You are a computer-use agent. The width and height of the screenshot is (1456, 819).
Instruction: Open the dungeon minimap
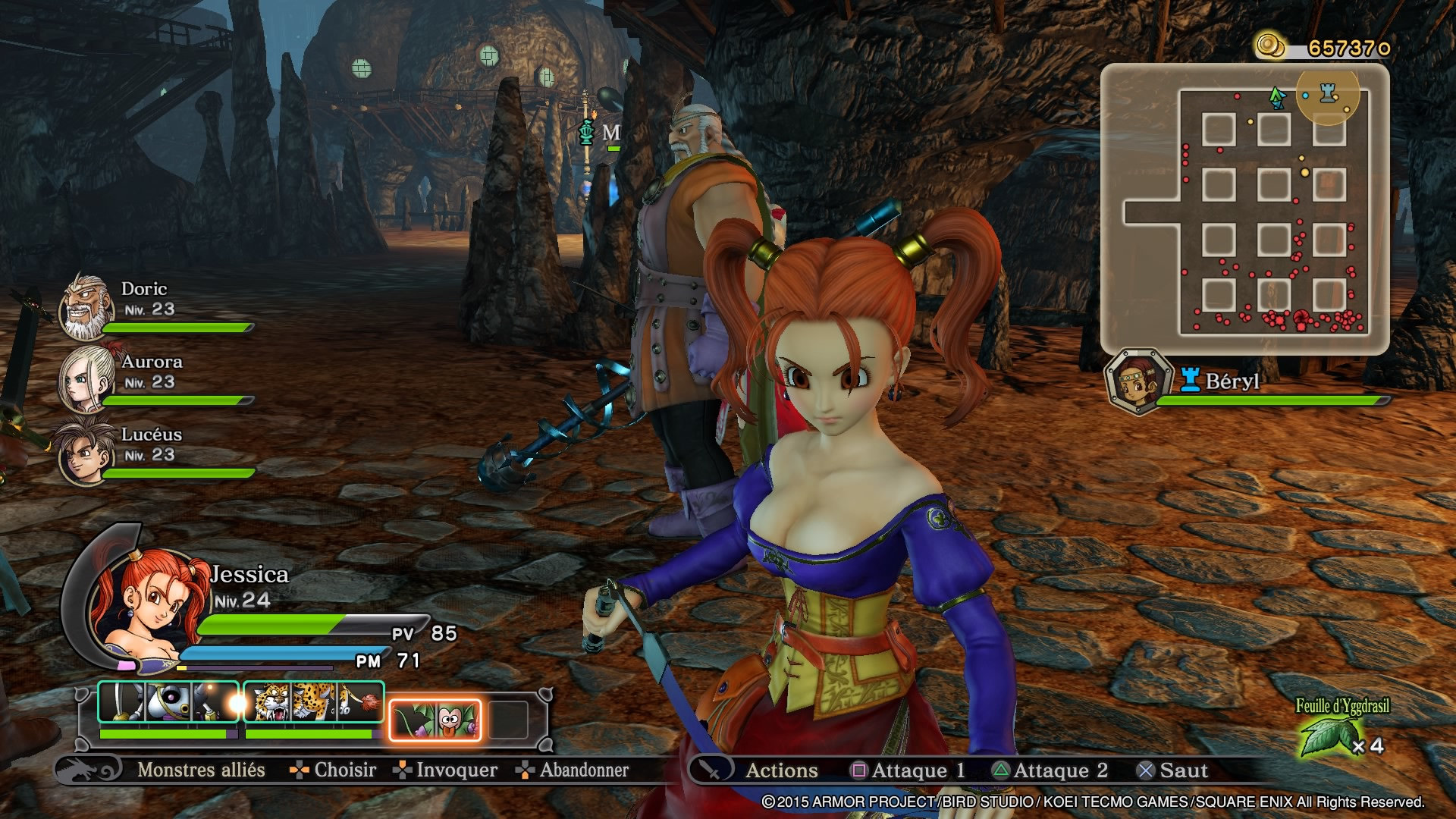[1244, 209]
